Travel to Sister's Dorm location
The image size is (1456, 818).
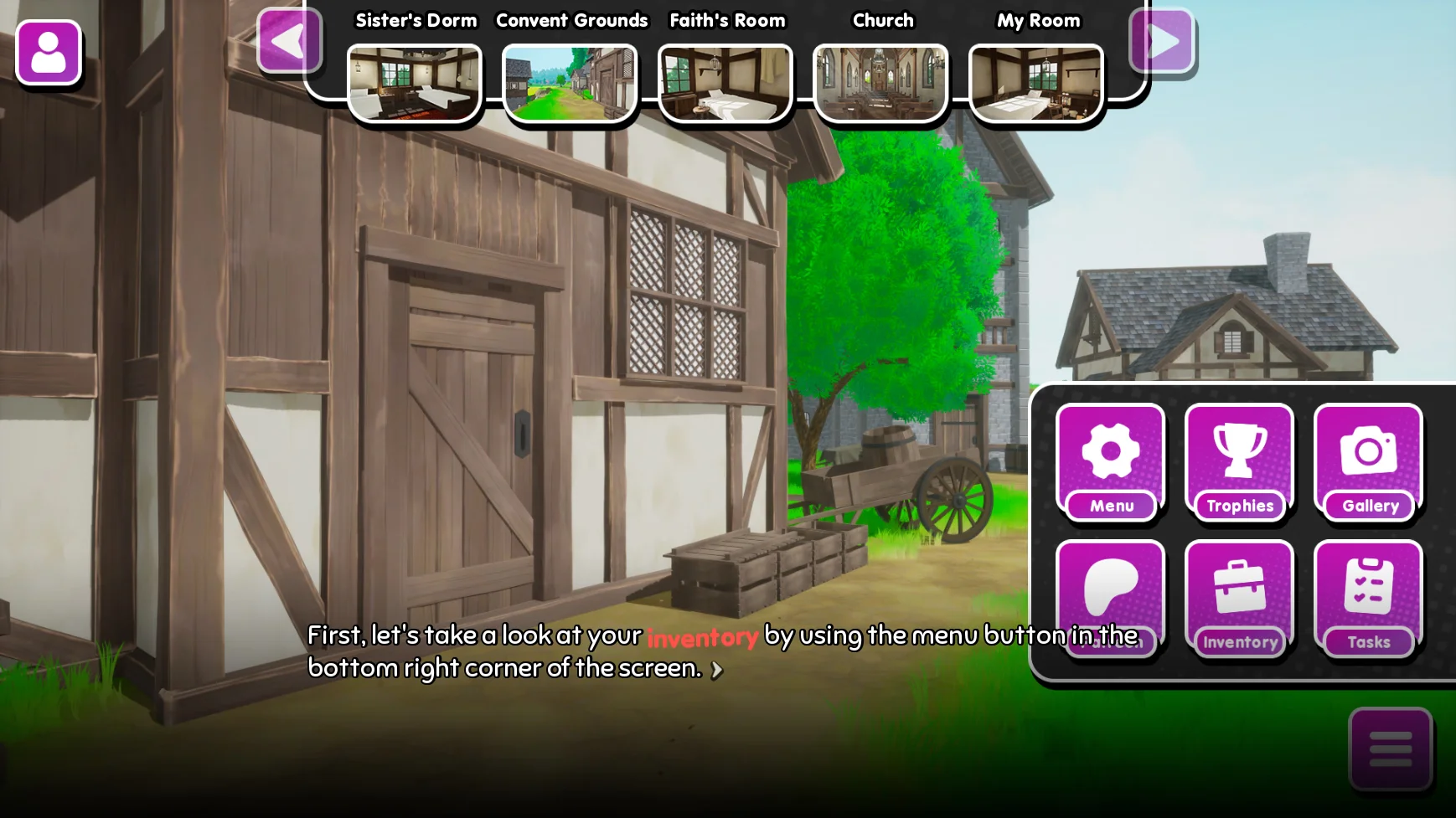point(415,82)
